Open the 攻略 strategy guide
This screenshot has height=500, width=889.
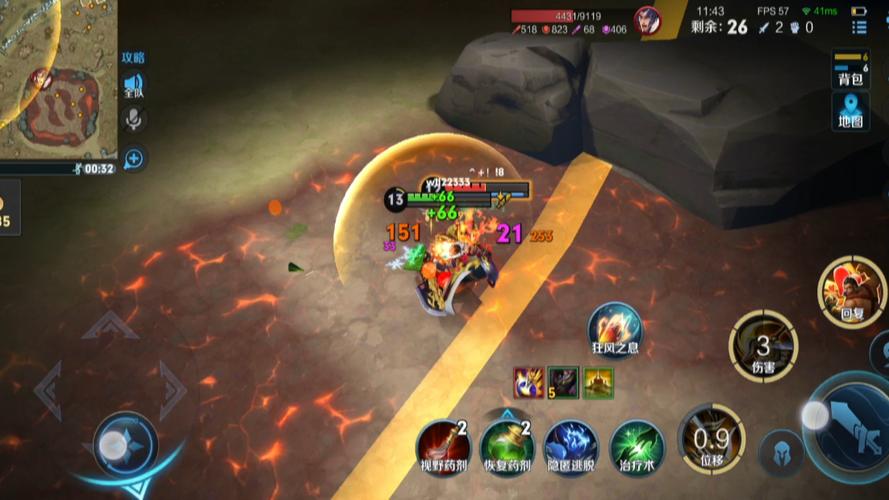coord(133,58)
